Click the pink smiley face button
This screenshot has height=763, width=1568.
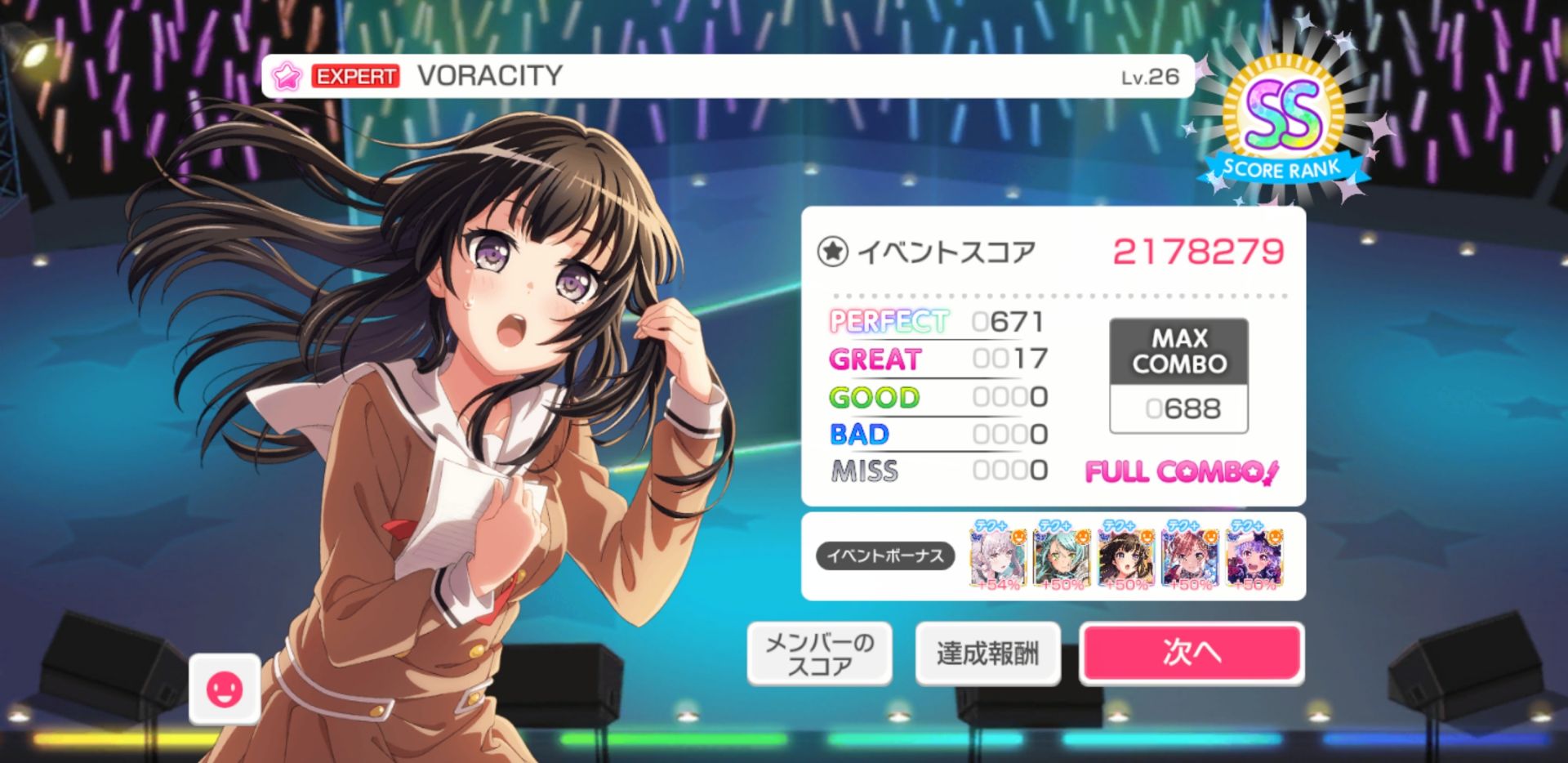pyautogui.click(x=225, y=689)
